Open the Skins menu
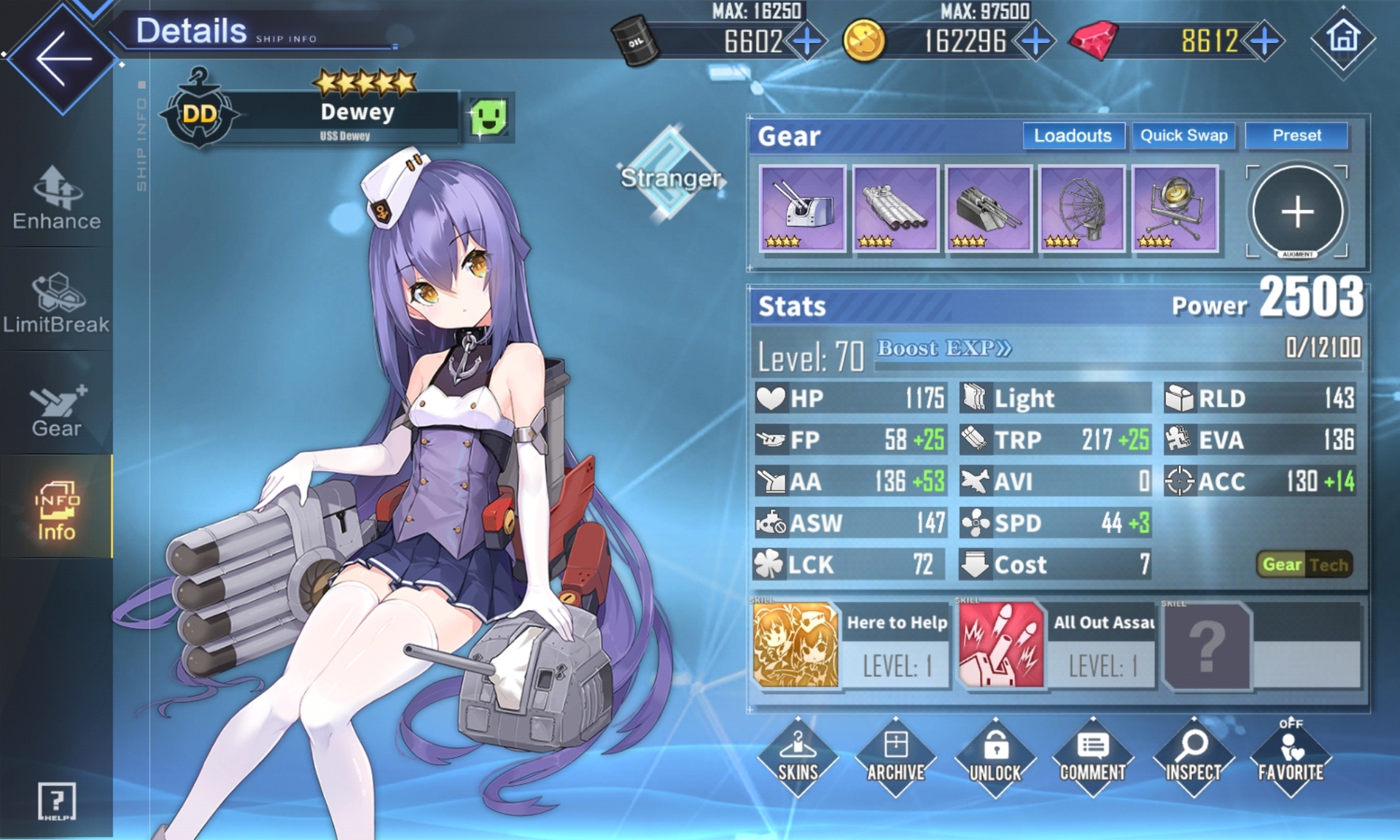This screenshot has height=840, width=1400. tap(798, 757)
